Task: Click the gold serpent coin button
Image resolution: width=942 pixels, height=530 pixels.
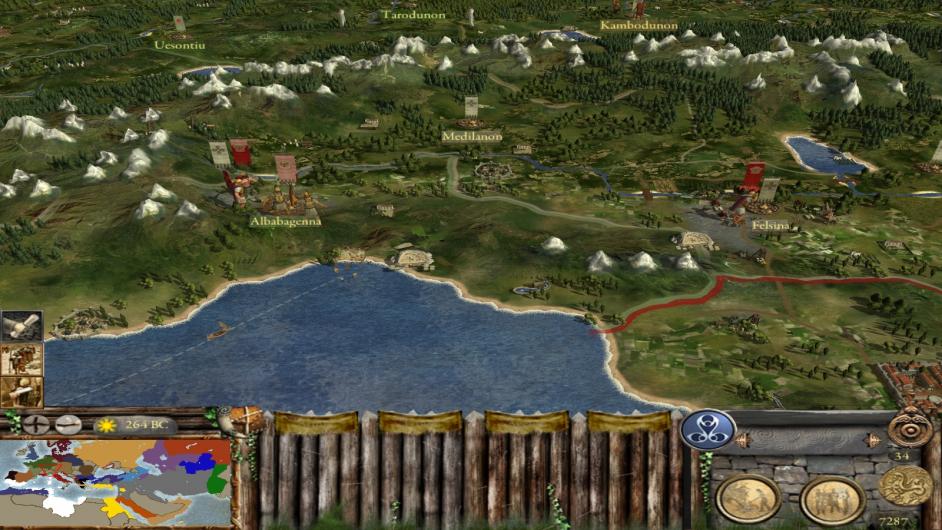Action: pyautogui.click(x=905, y=485)
